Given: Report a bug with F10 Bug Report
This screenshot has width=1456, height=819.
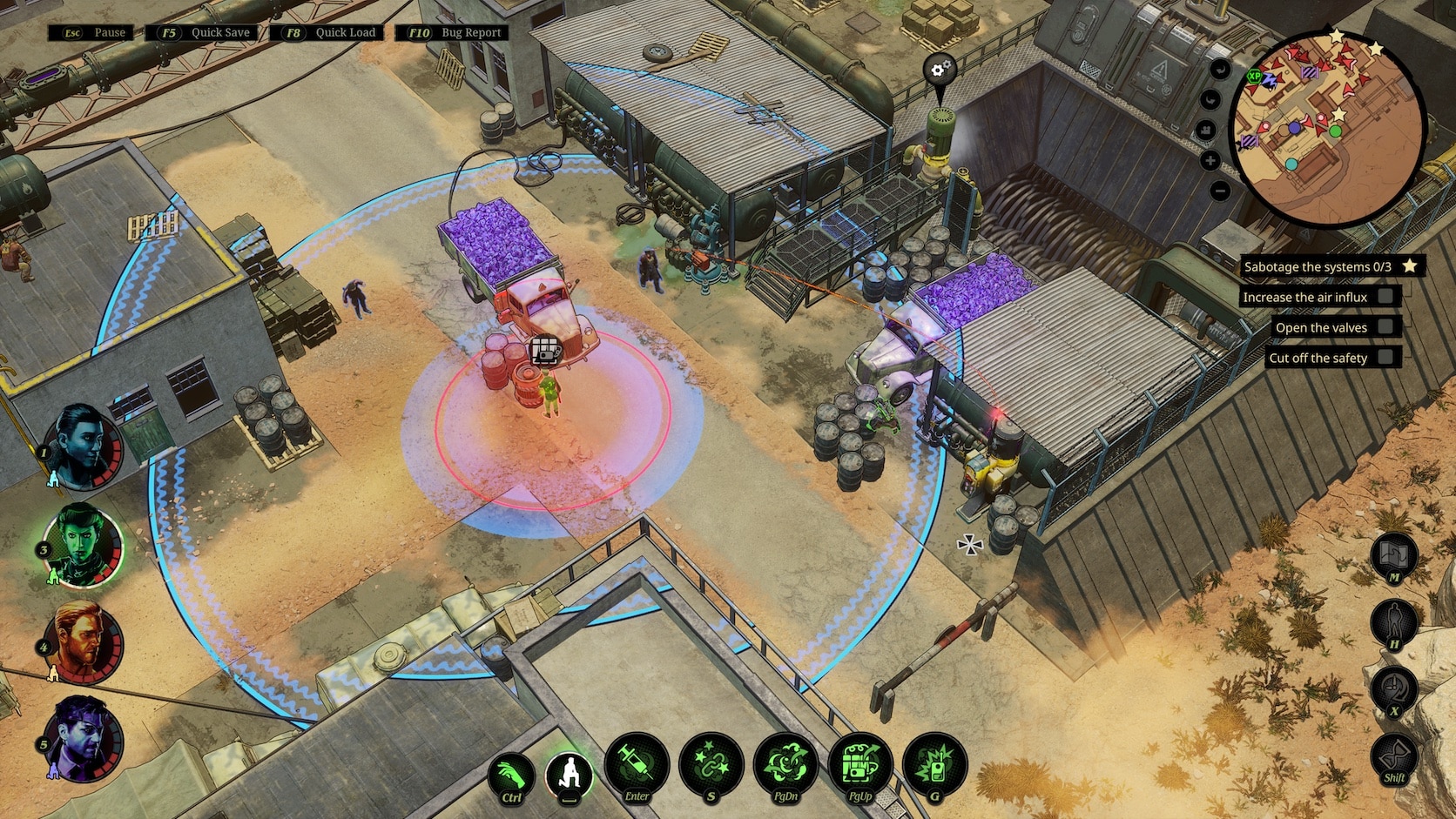Looking at the screenshot, I should tap(453, 31).
